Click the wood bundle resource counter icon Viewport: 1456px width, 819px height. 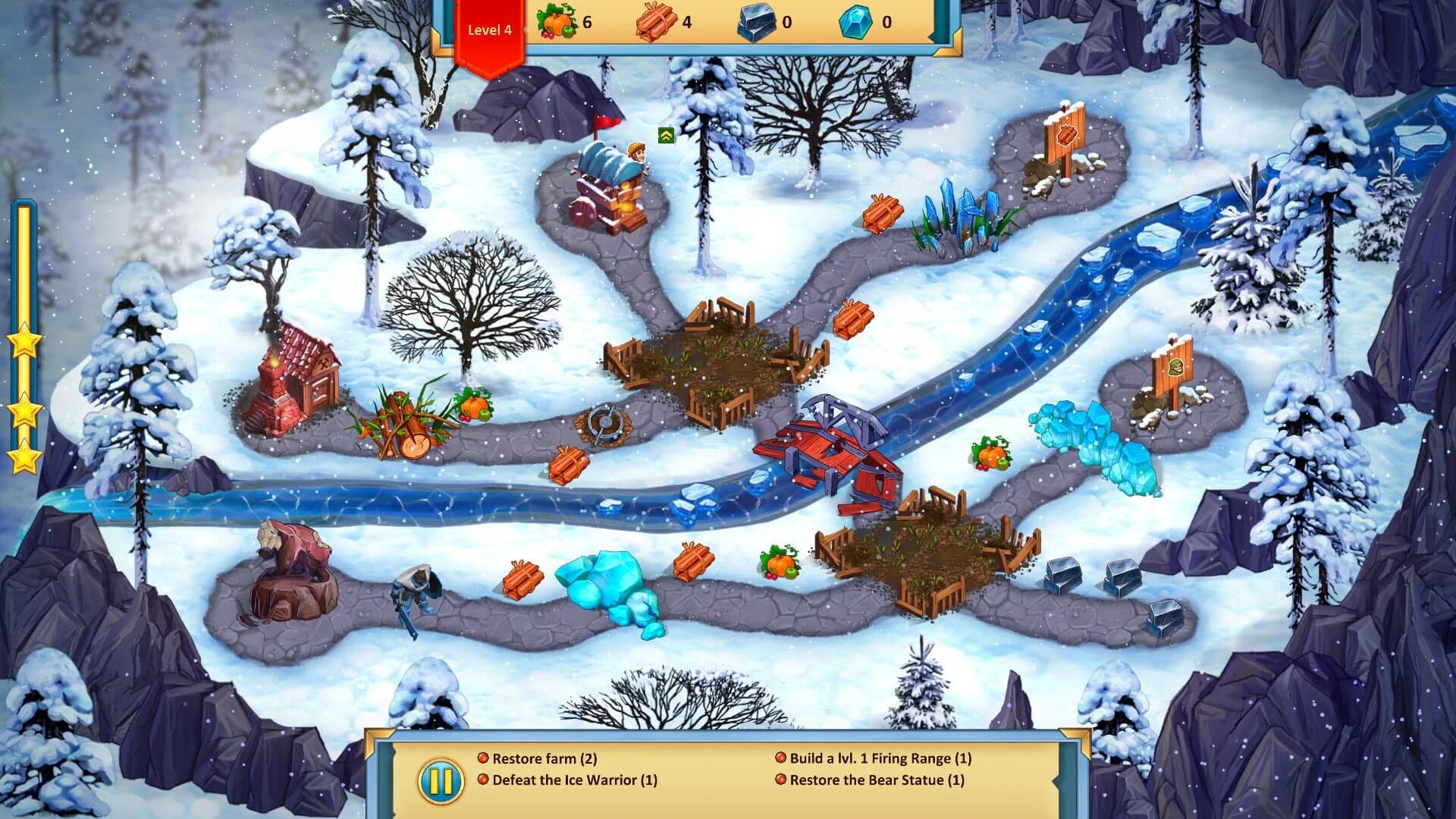656,23
